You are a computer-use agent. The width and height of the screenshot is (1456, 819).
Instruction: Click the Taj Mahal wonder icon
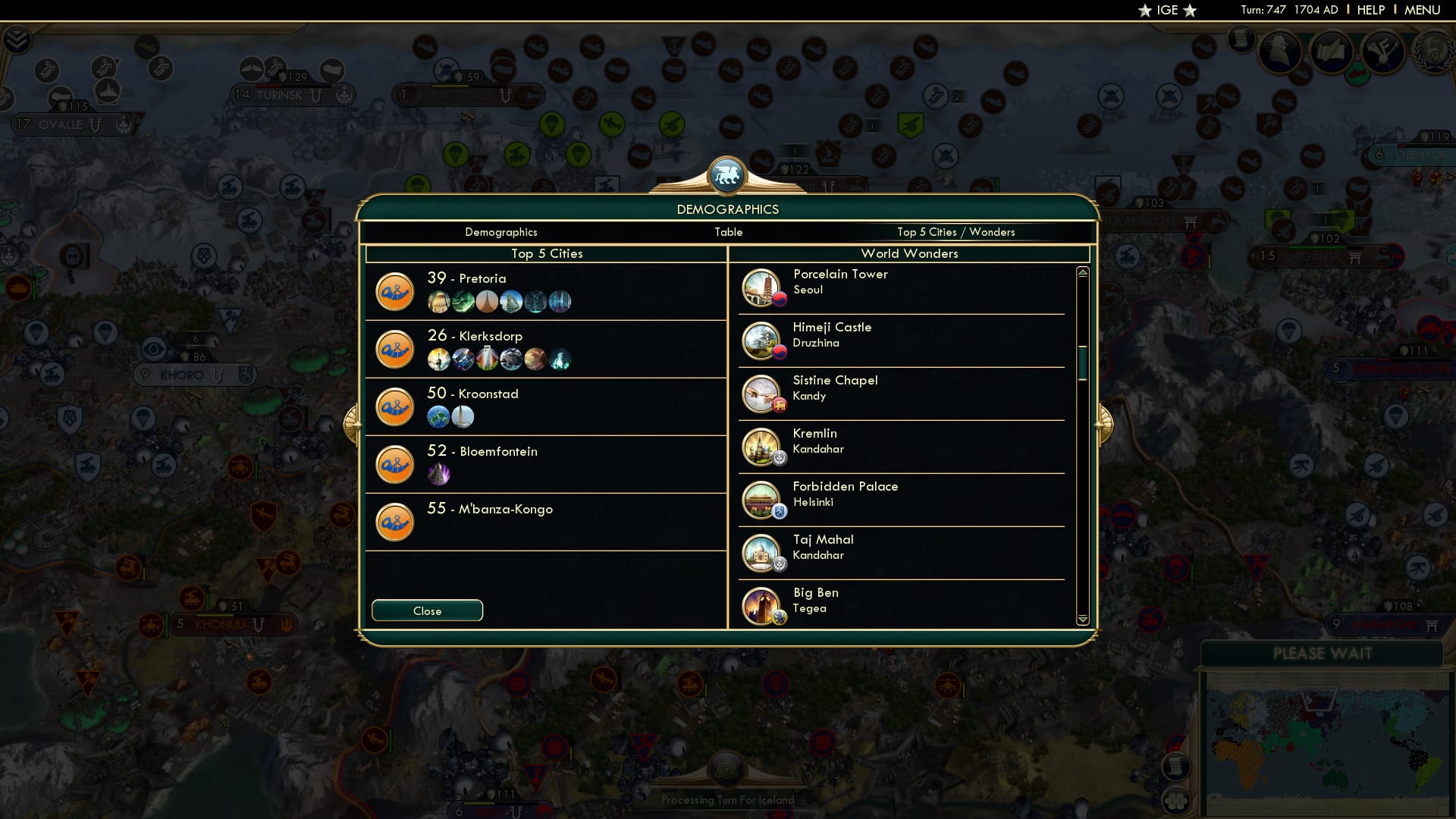tap(761, 553)
